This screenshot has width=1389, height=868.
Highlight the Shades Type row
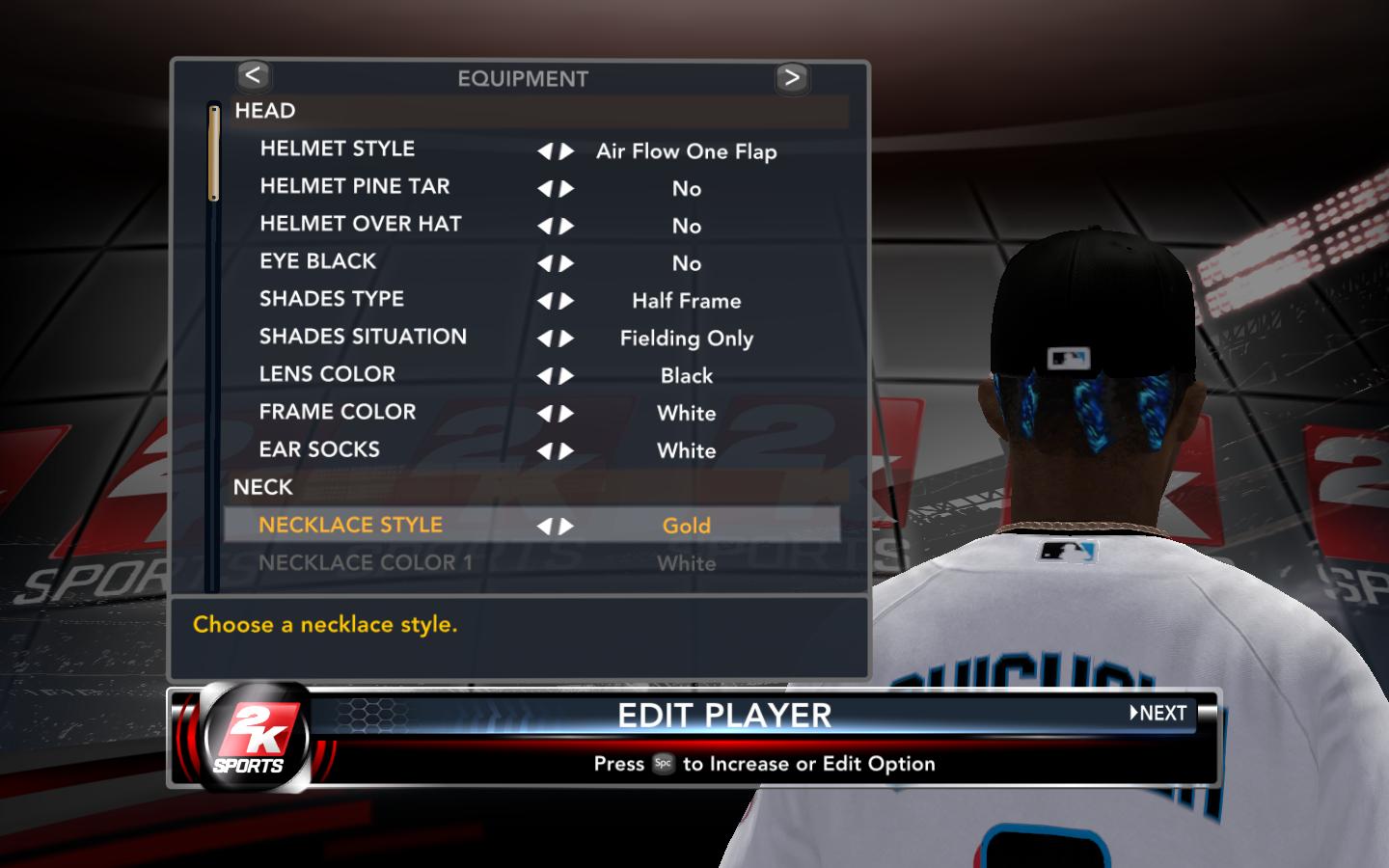(x=331, y=300)
